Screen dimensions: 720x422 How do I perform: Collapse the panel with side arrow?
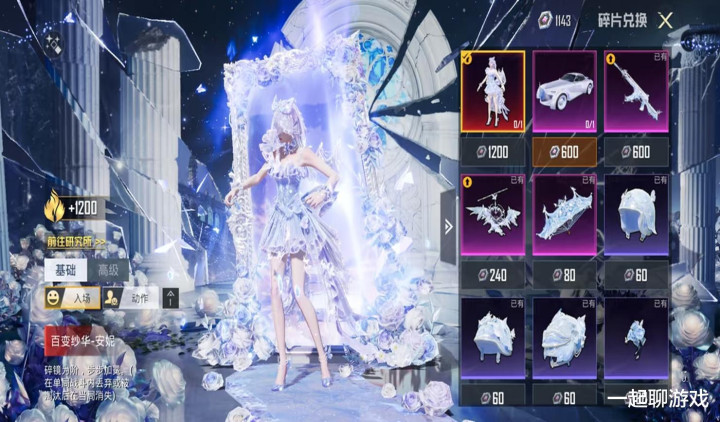[448, 227]
